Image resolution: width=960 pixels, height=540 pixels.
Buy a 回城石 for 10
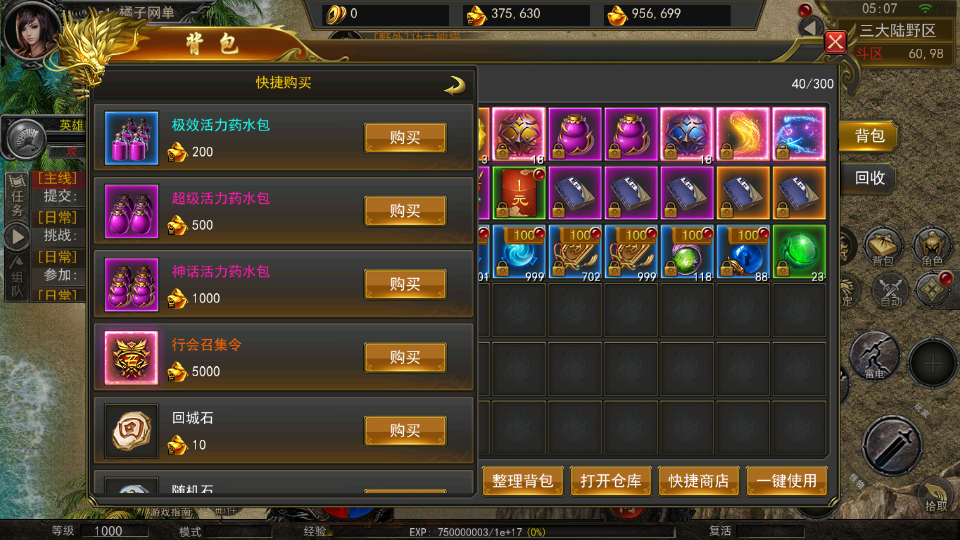pyautogui.click(x=404, y=430)
